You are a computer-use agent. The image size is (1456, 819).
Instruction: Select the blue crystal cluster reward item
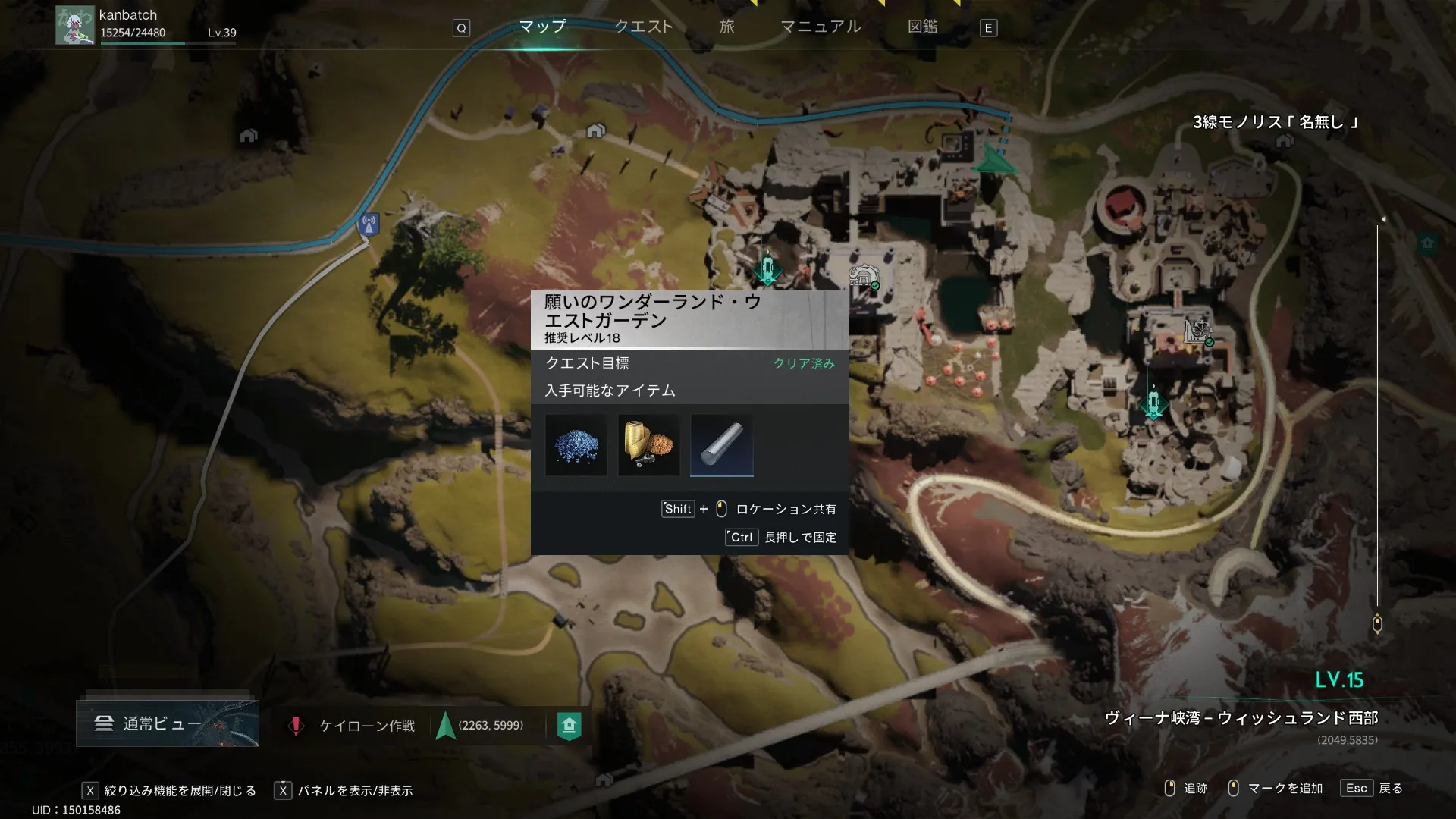coord(576,445)
